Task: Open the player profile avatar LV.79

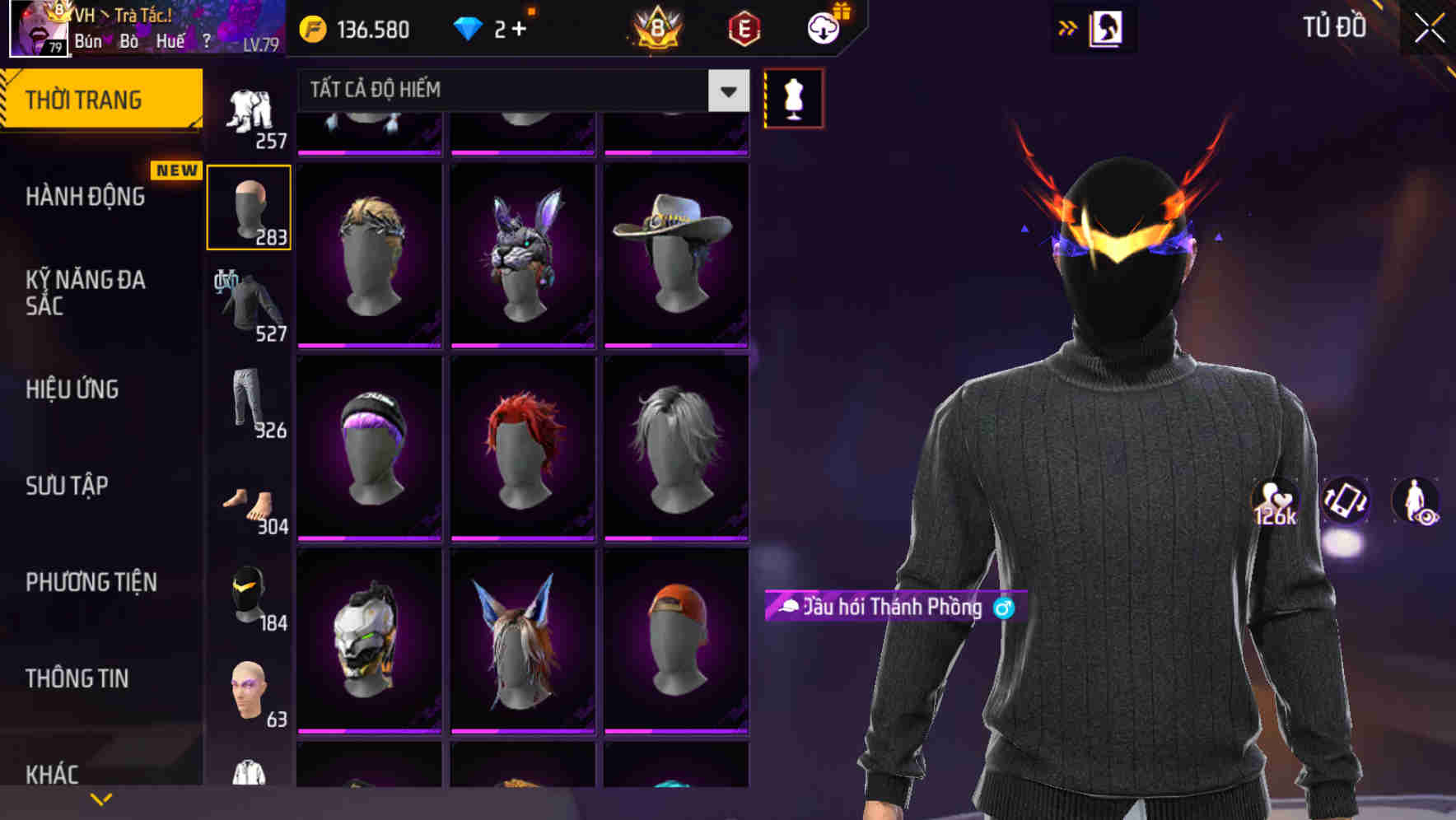Action: pos(37,29)
